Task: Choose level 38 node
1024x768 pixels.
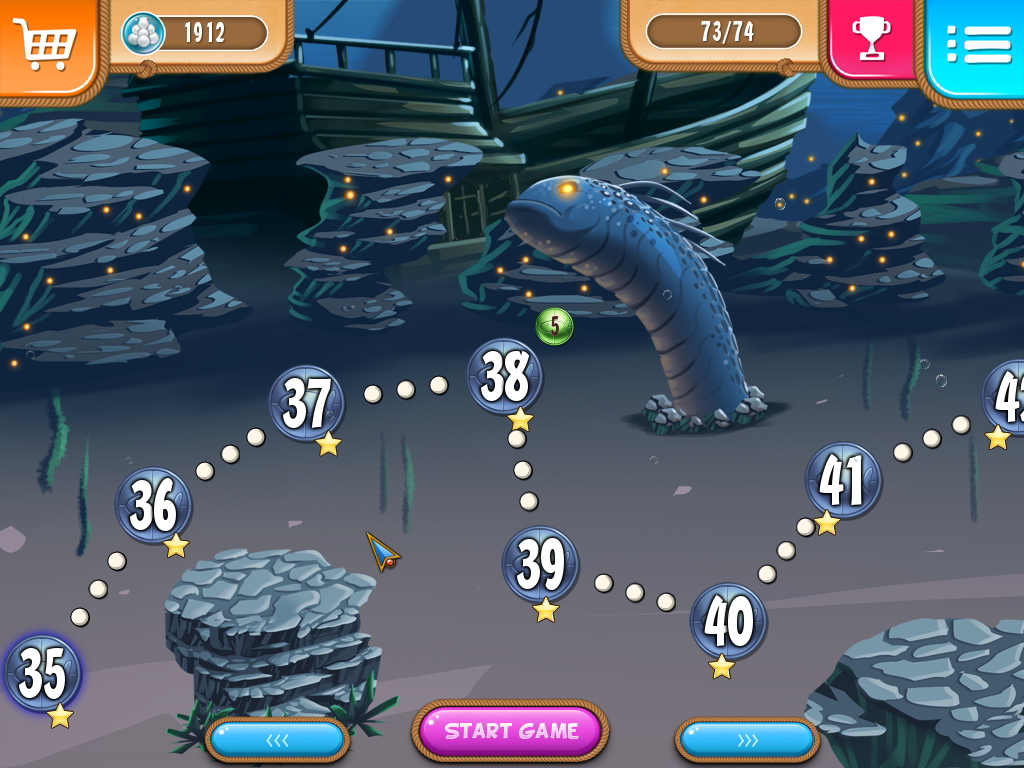Action: pyautogui.click(x=505, y=377)
